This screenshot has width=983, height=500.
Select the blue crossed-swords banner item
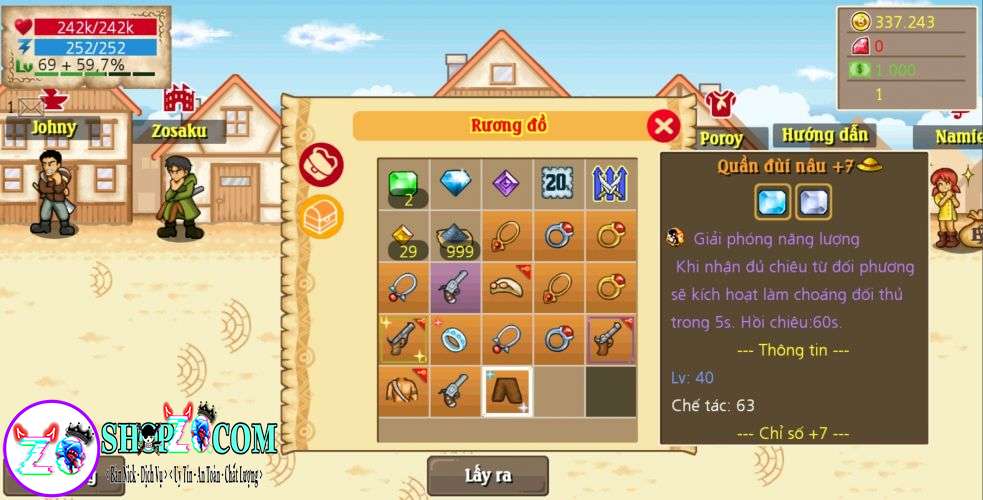[610, 184]
